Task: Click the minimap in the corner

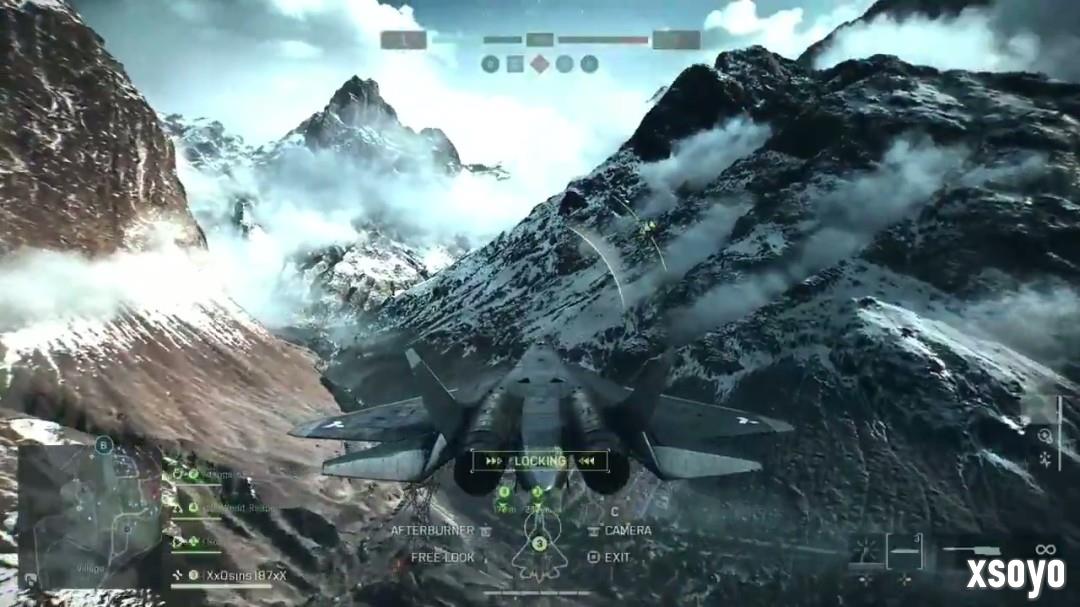Action: coord(89,514)
